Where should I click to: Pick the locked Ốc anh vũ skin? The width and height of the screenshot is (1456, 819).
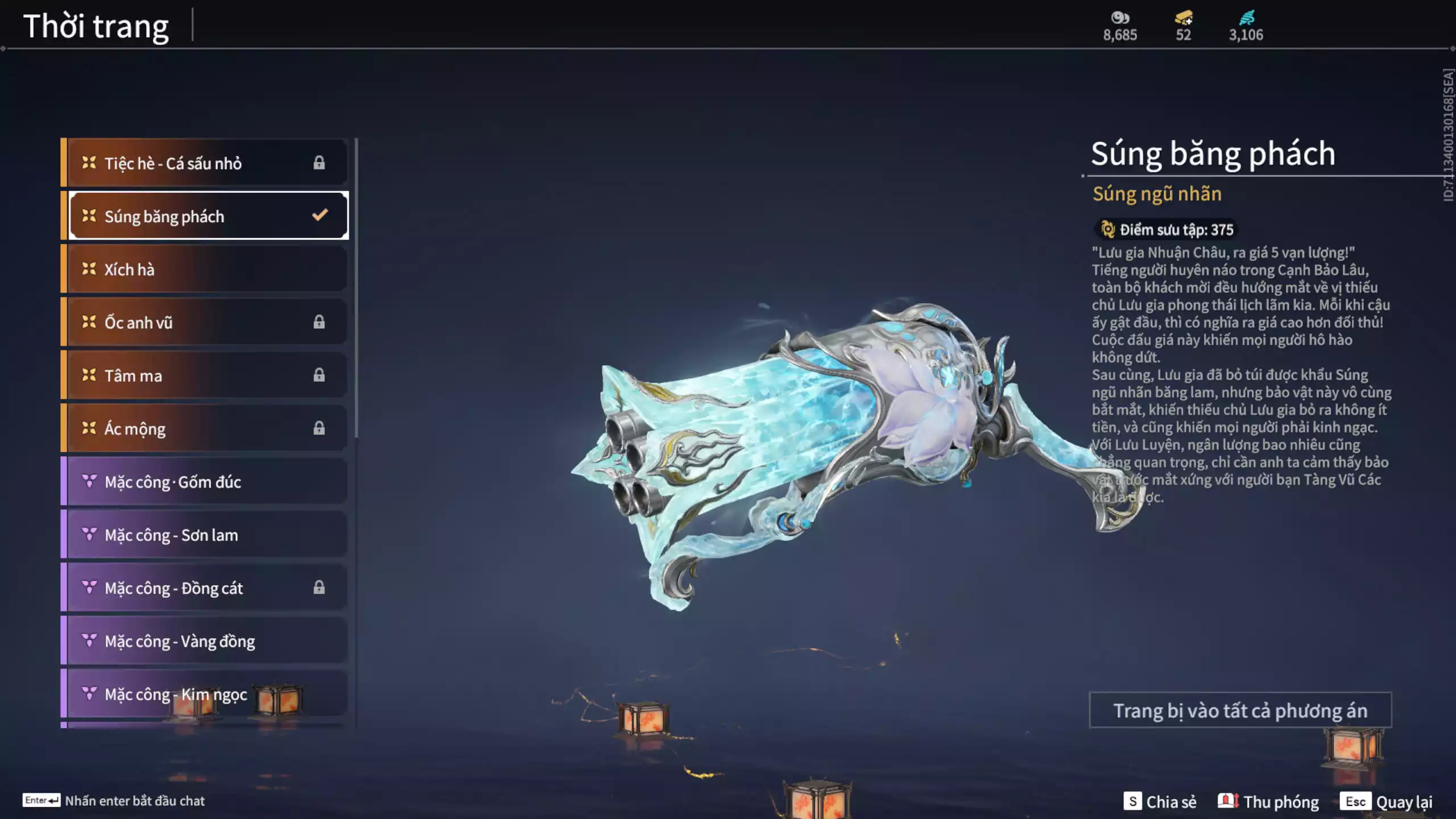click(205, 322)
